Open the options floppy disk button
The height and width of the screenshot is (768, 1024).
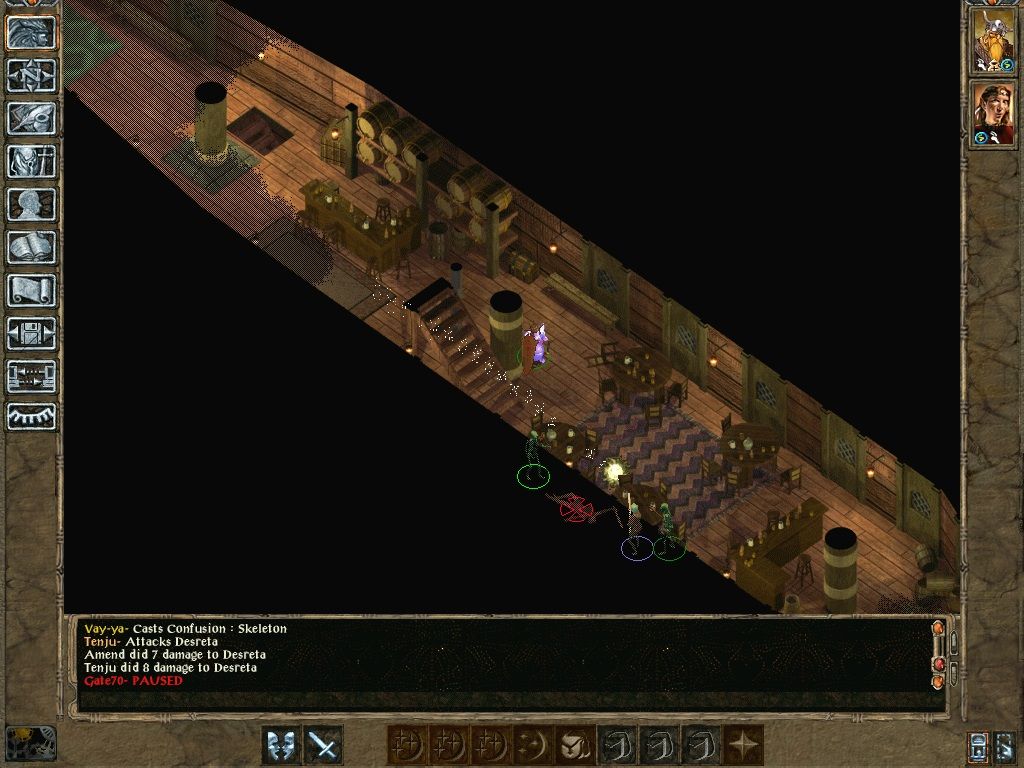(31, 333)
